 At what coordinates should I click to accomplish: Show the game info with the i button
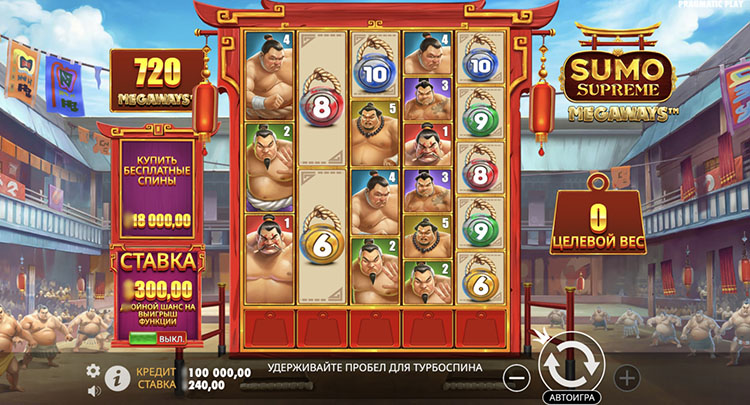pyautogui.click(x=115, y=378)
